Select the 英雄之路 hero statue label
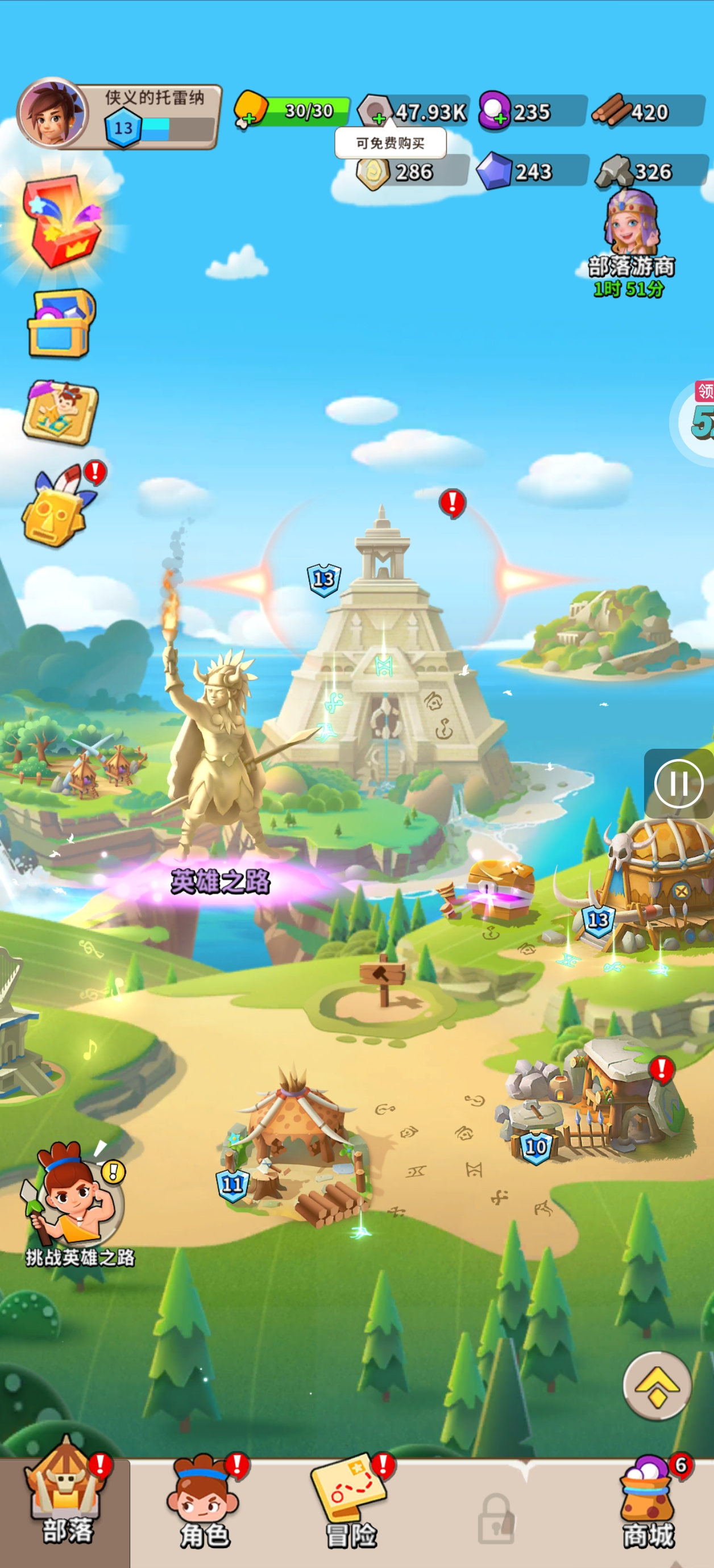Viewport: 714px width, 1568px height. (x=220, y=881)
